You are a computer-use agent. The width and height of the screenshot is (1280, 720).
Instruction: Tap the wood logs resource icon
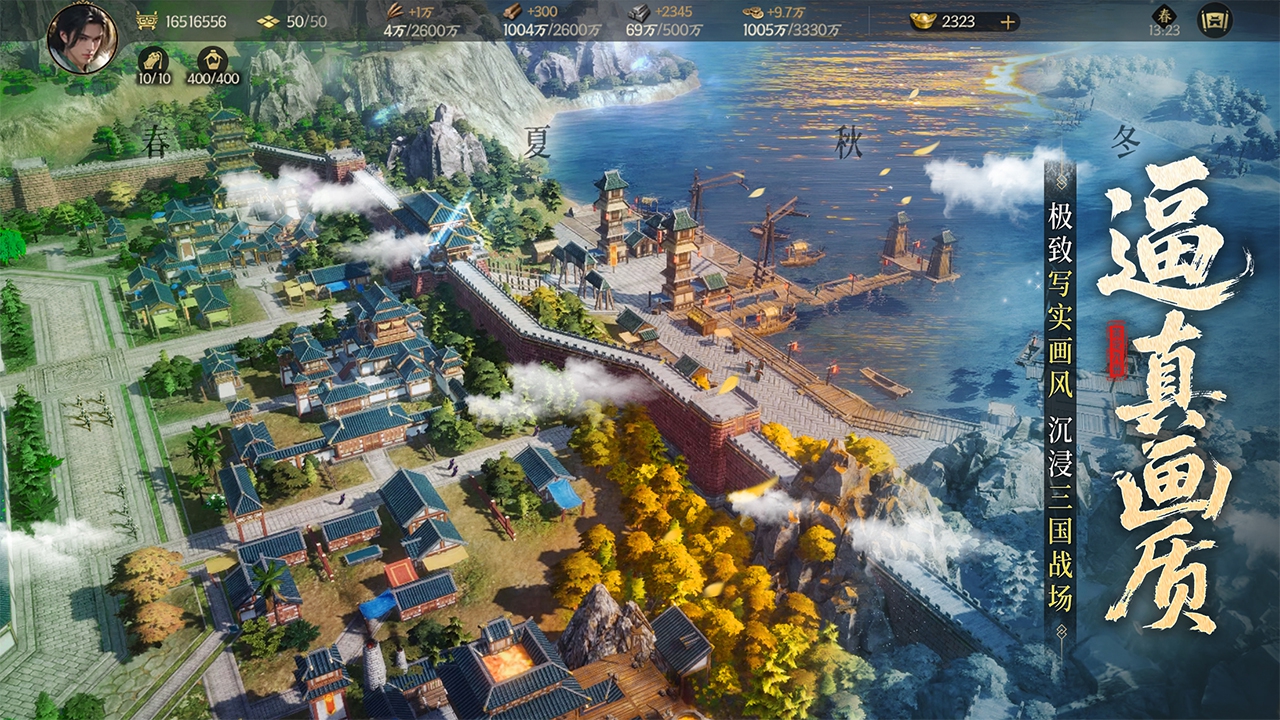click(513, 12)
